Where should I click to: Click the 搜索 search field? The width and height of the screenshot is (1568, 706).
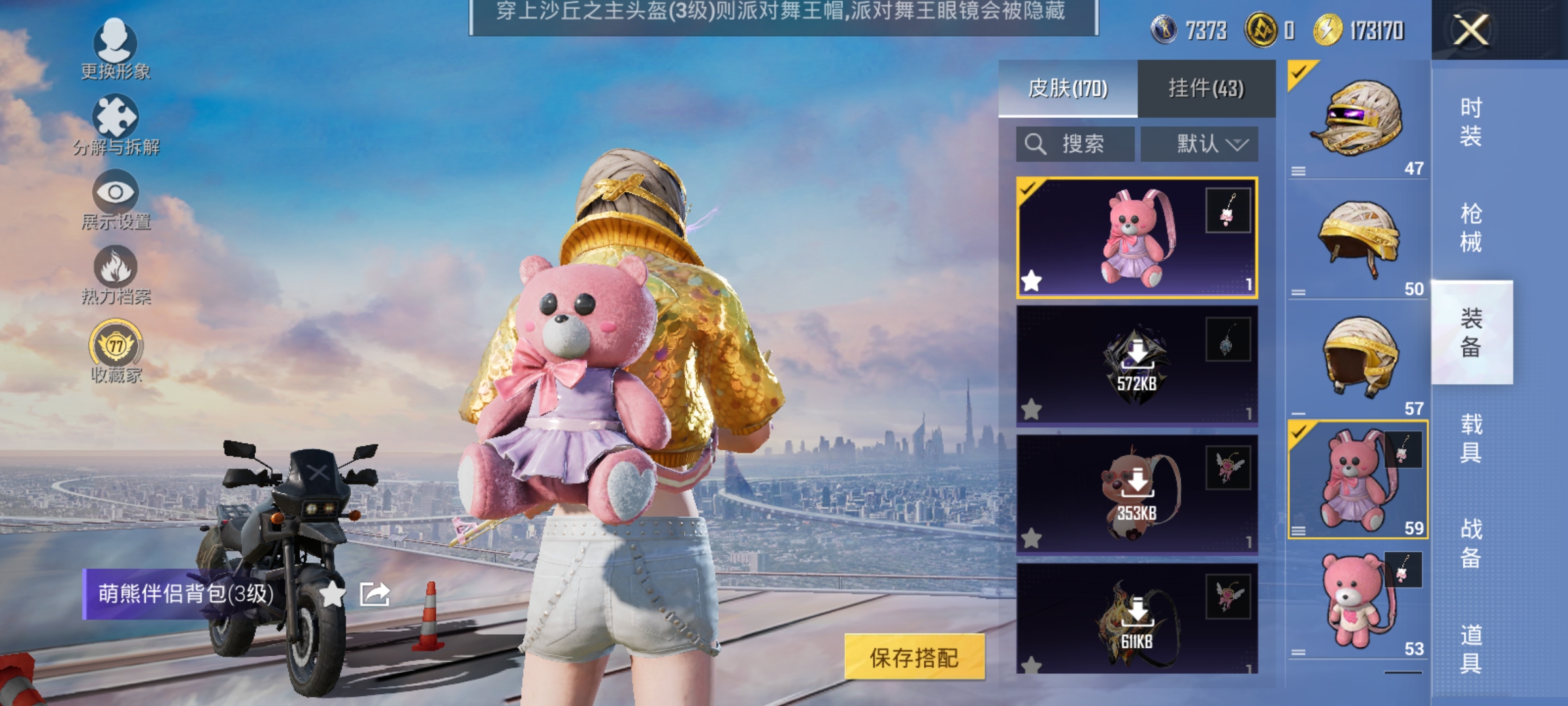(1075, 144)
